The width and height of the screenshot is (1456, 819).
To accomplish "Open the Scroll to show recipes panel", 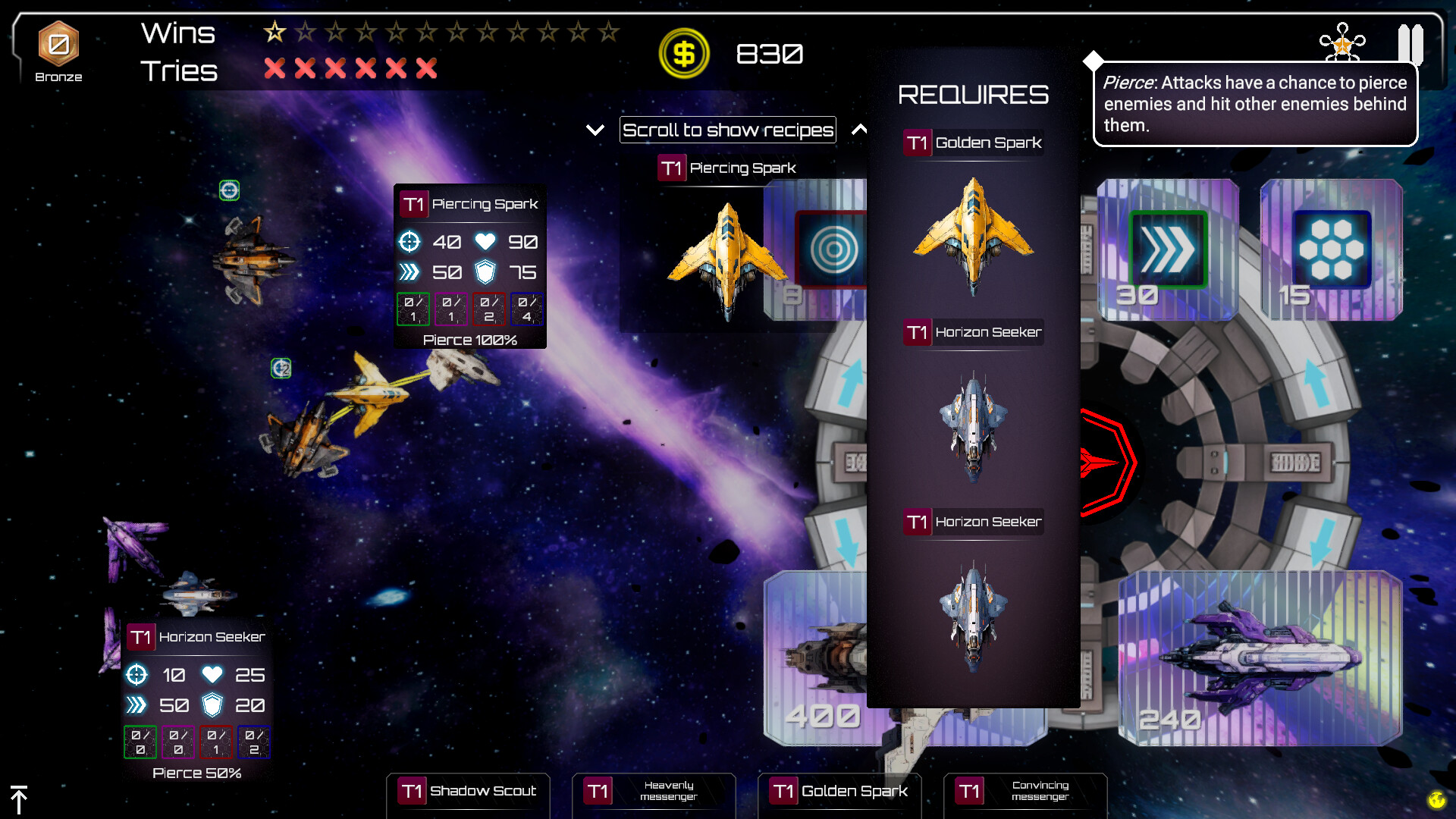I will 727,130.
